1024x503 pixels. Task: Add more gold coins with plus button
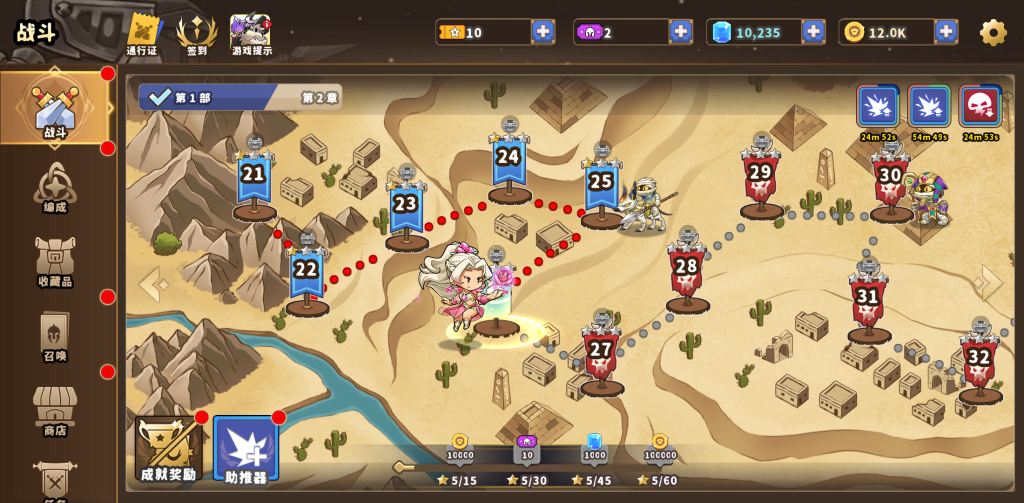point(945,32)
